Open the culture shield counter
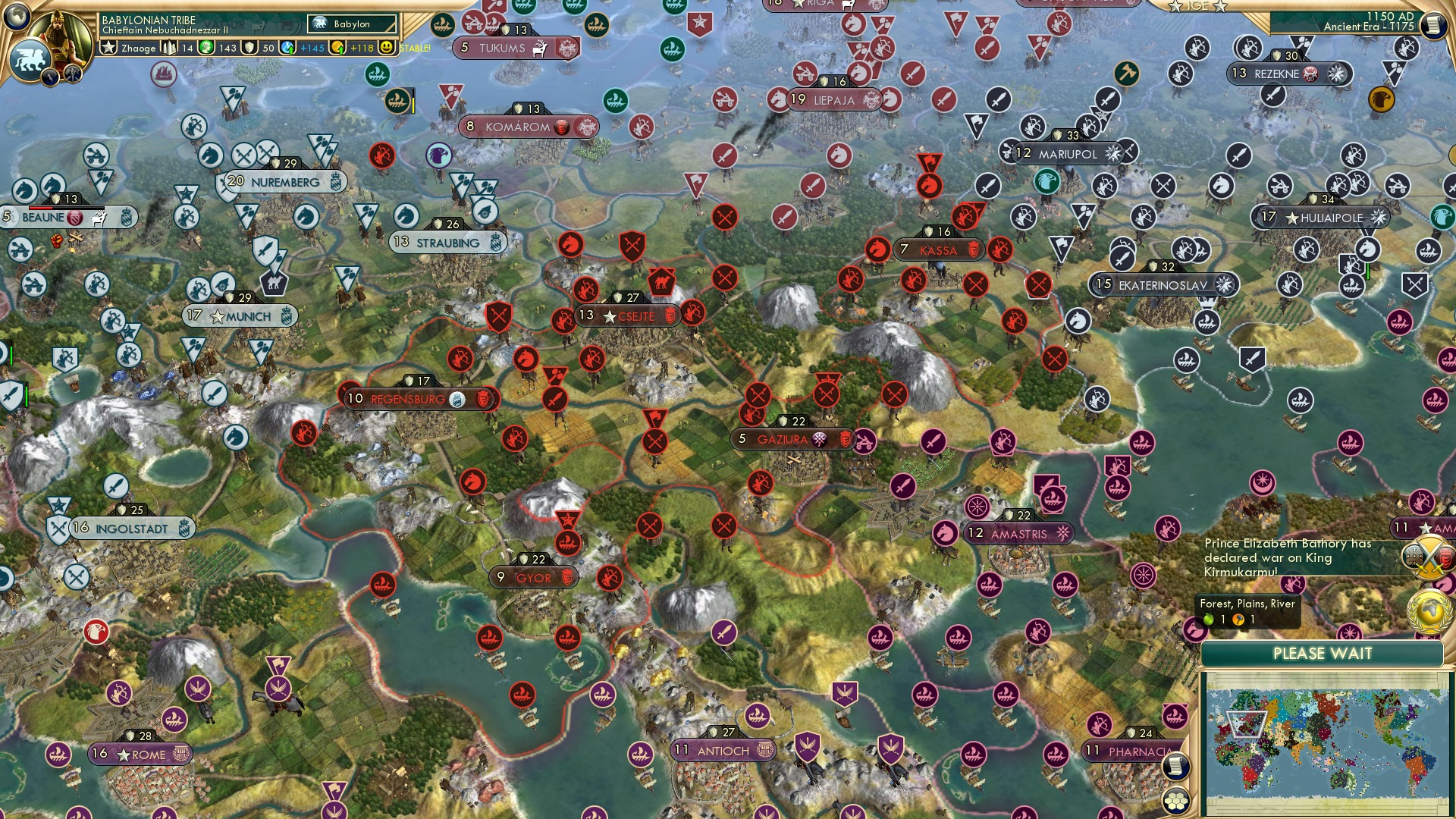Image resolution: width=1456 pixels, height=819 pixels. 249,47
